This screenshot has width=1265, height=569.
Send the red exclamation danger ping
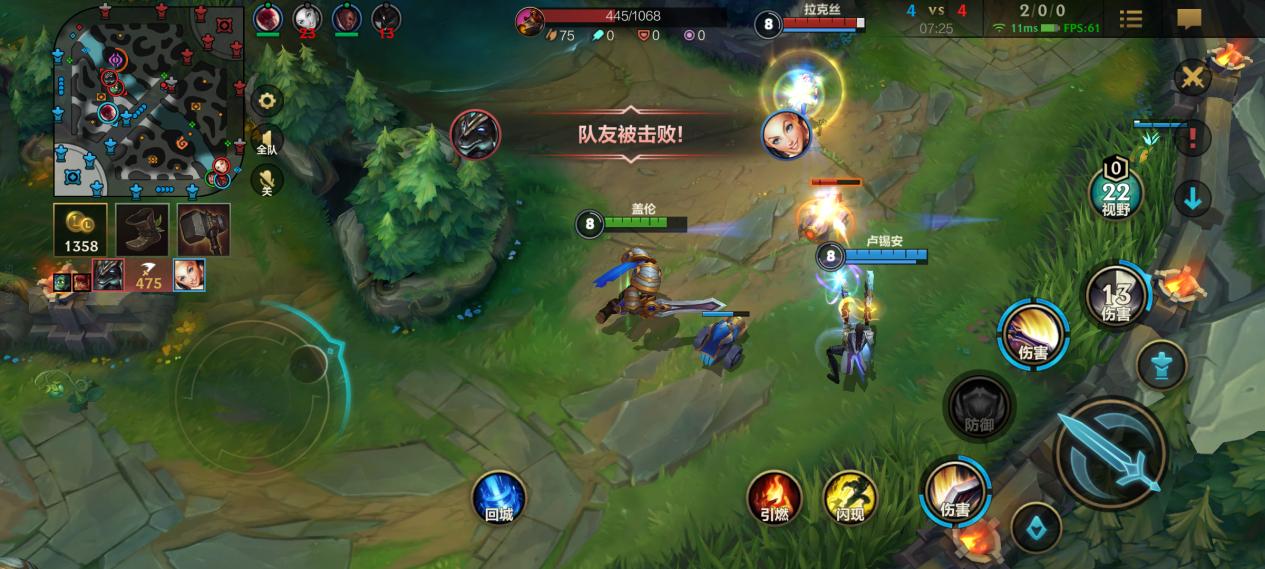[1192, 138]
